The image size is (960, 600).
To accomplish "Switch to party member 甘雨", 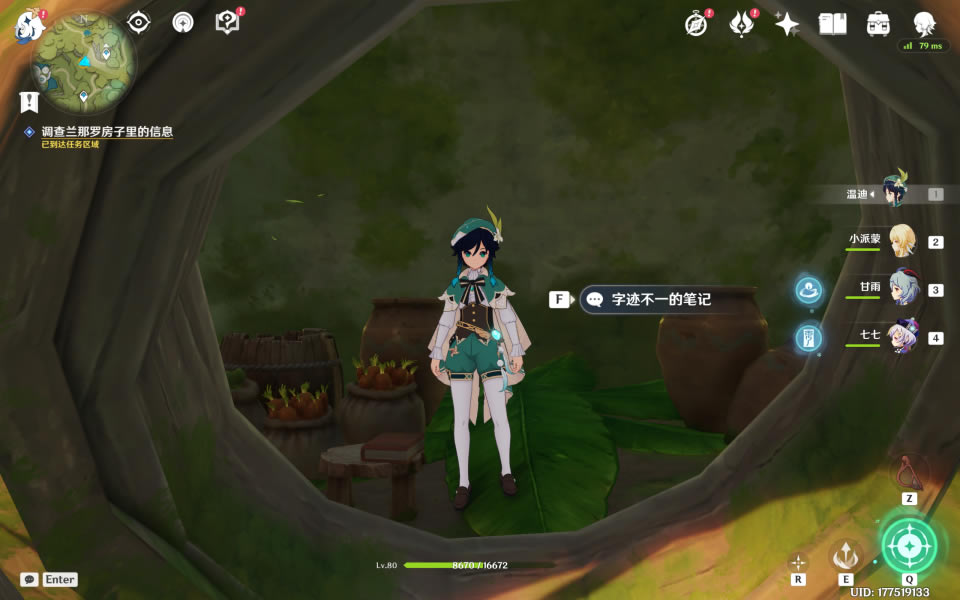I will pyautogui.click(x=902, y=289).
